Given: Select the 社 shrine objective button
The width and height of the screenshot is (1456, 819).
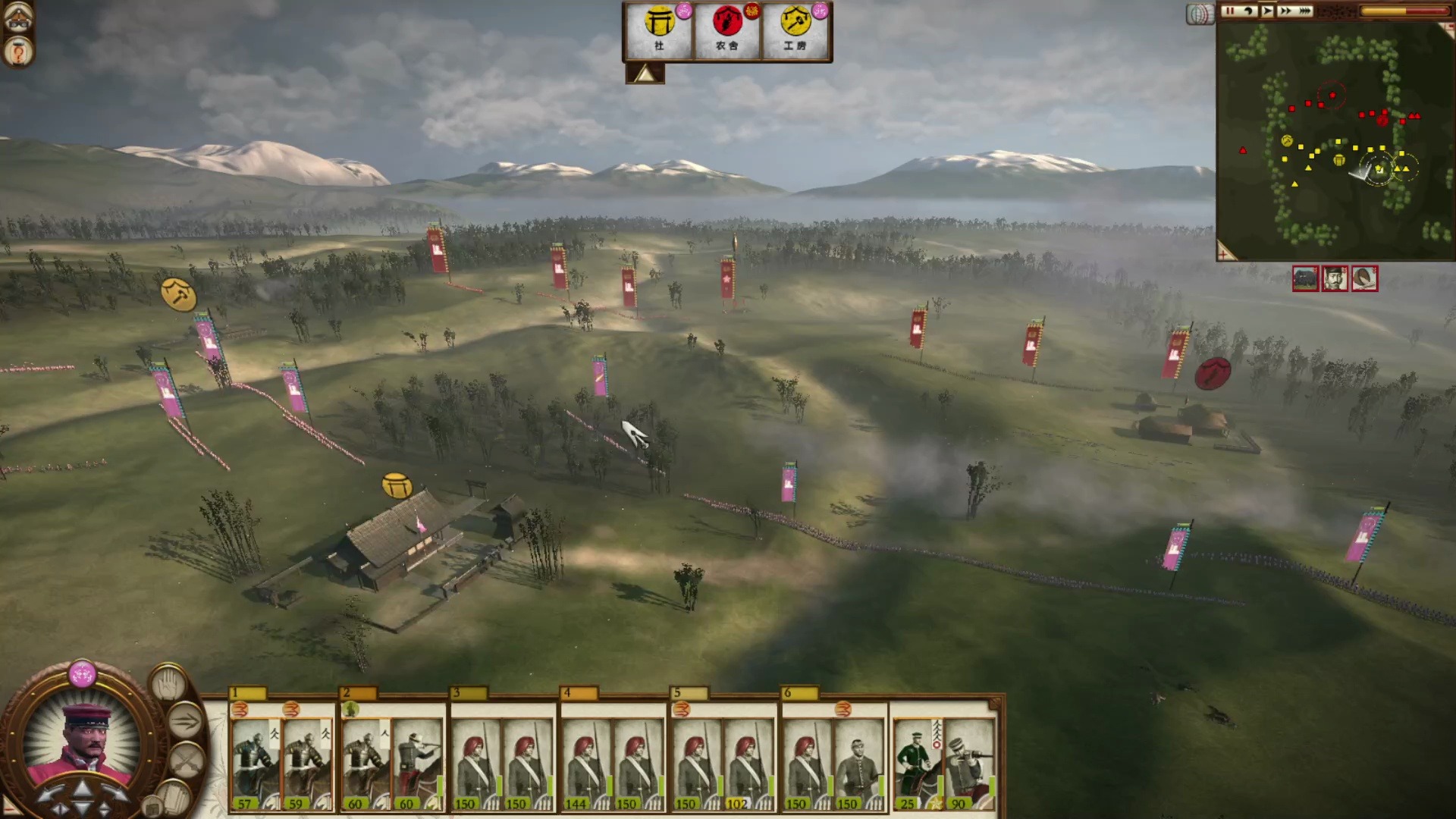Looking at the screenshot, I should pos(658,29).
